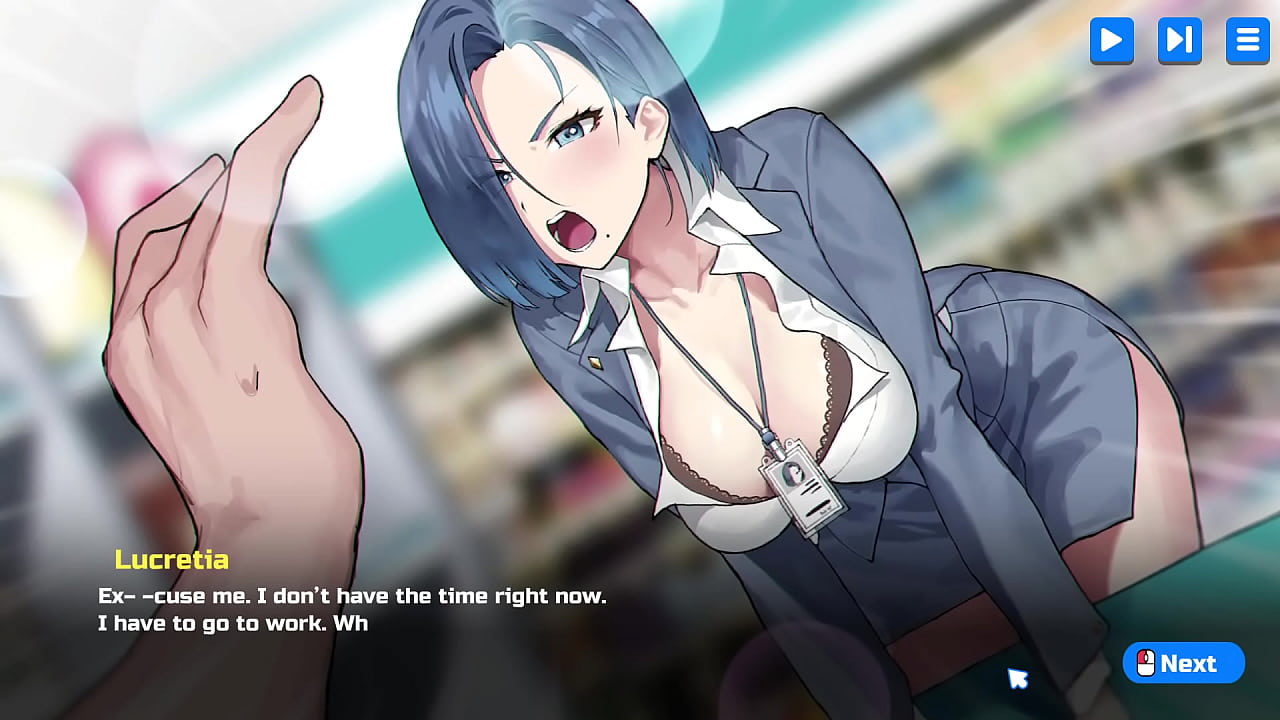Open the hamburger menu

(1247, 40)
